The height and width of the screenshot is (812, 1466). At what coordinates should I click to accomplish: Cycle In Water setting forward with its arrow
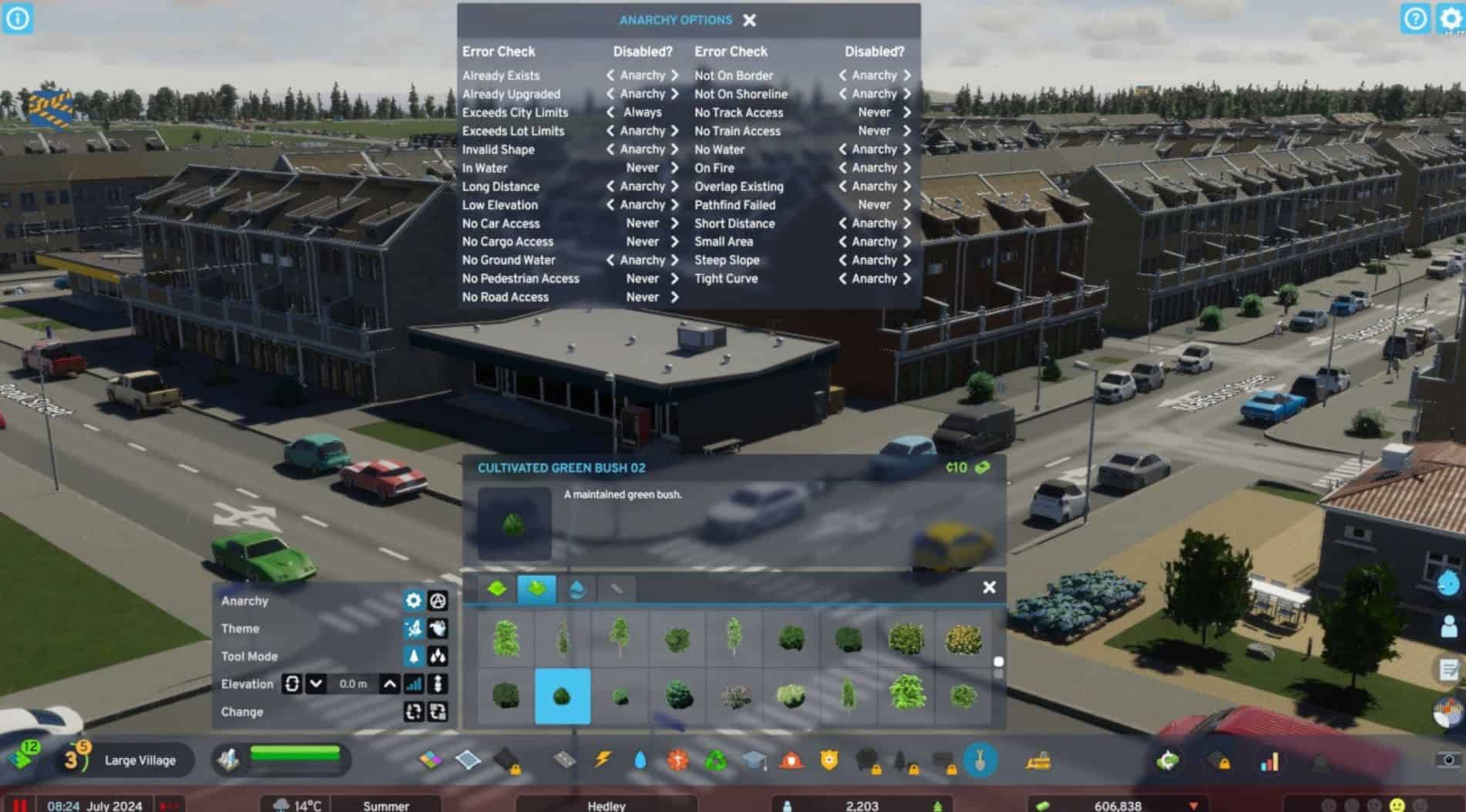(674, 168)
